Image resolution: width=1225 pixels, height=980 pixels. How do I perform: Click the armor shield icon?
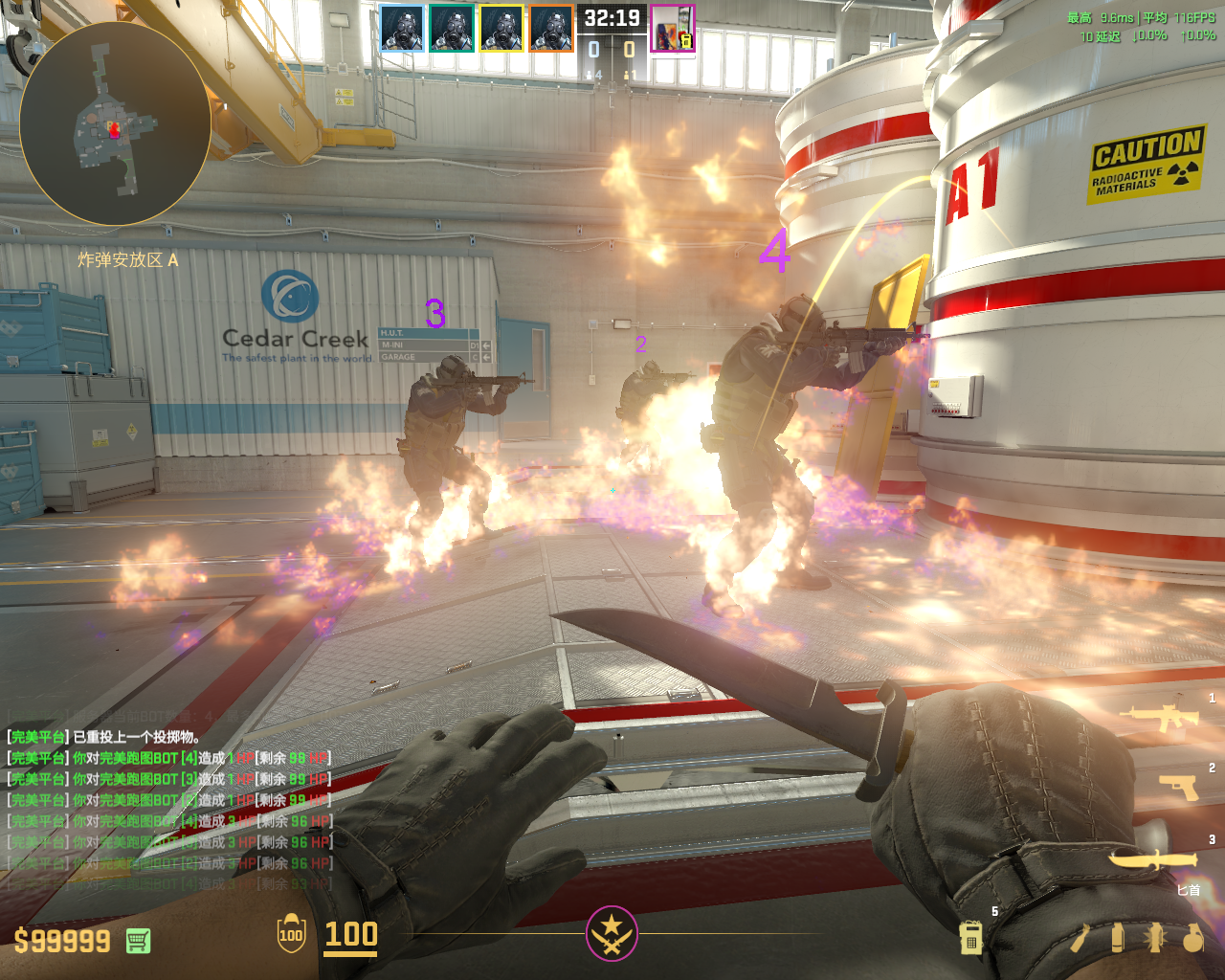click(291, 934)
